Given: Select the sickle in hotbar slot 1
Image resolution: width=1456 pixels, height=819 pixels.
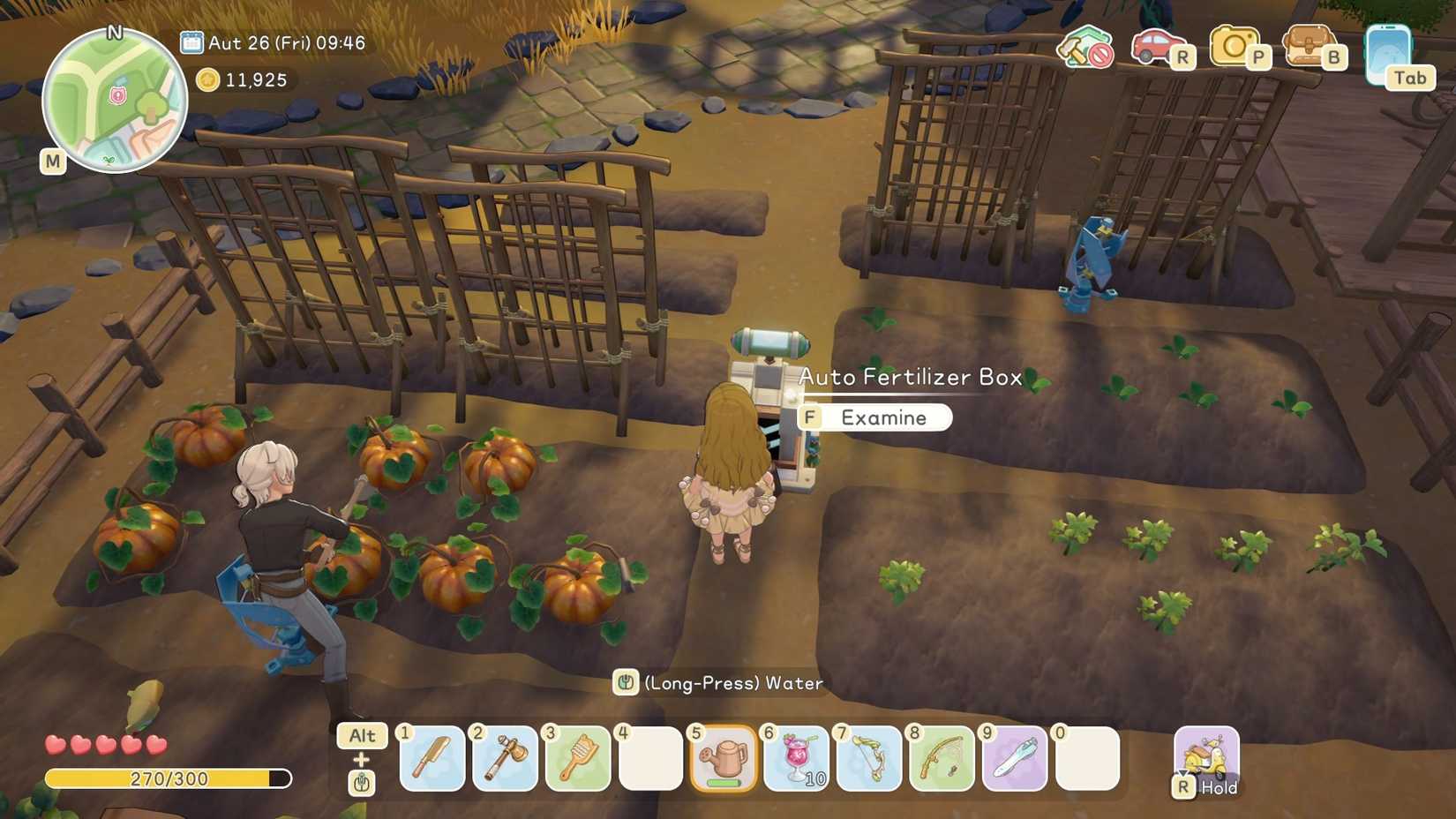Looking at the screenshot, I should [432, 761].
